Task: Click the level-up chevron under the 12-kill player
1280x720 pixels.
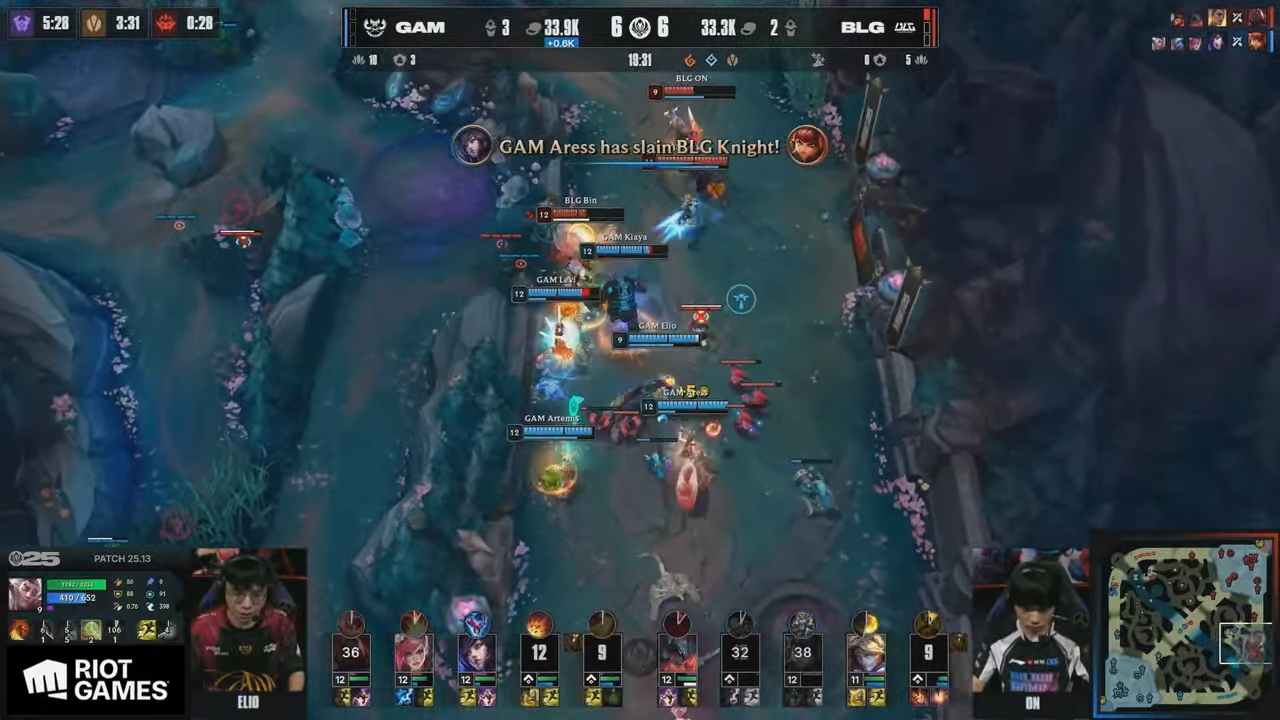Action: 528,678
